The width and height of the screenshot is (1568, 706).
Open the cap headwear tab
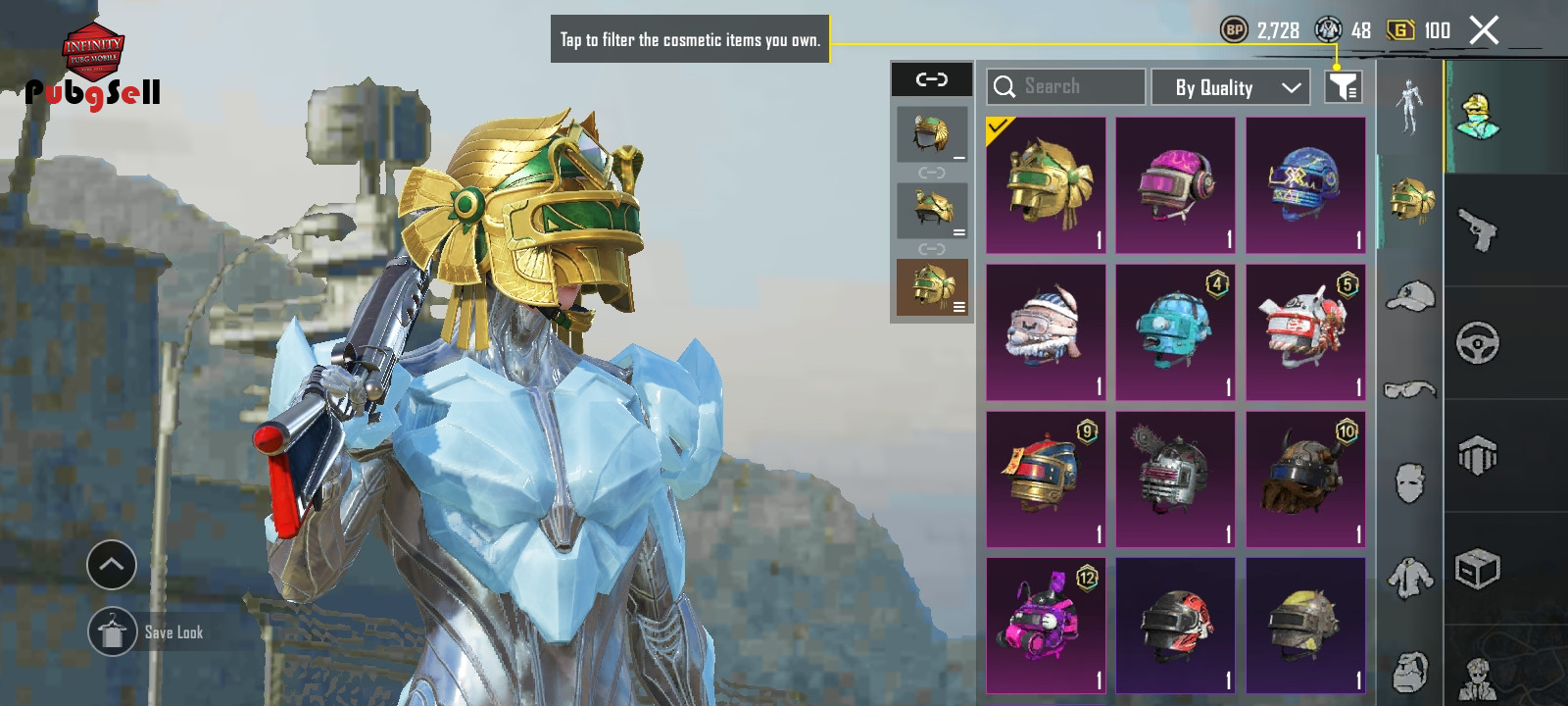pos(1410,295)
